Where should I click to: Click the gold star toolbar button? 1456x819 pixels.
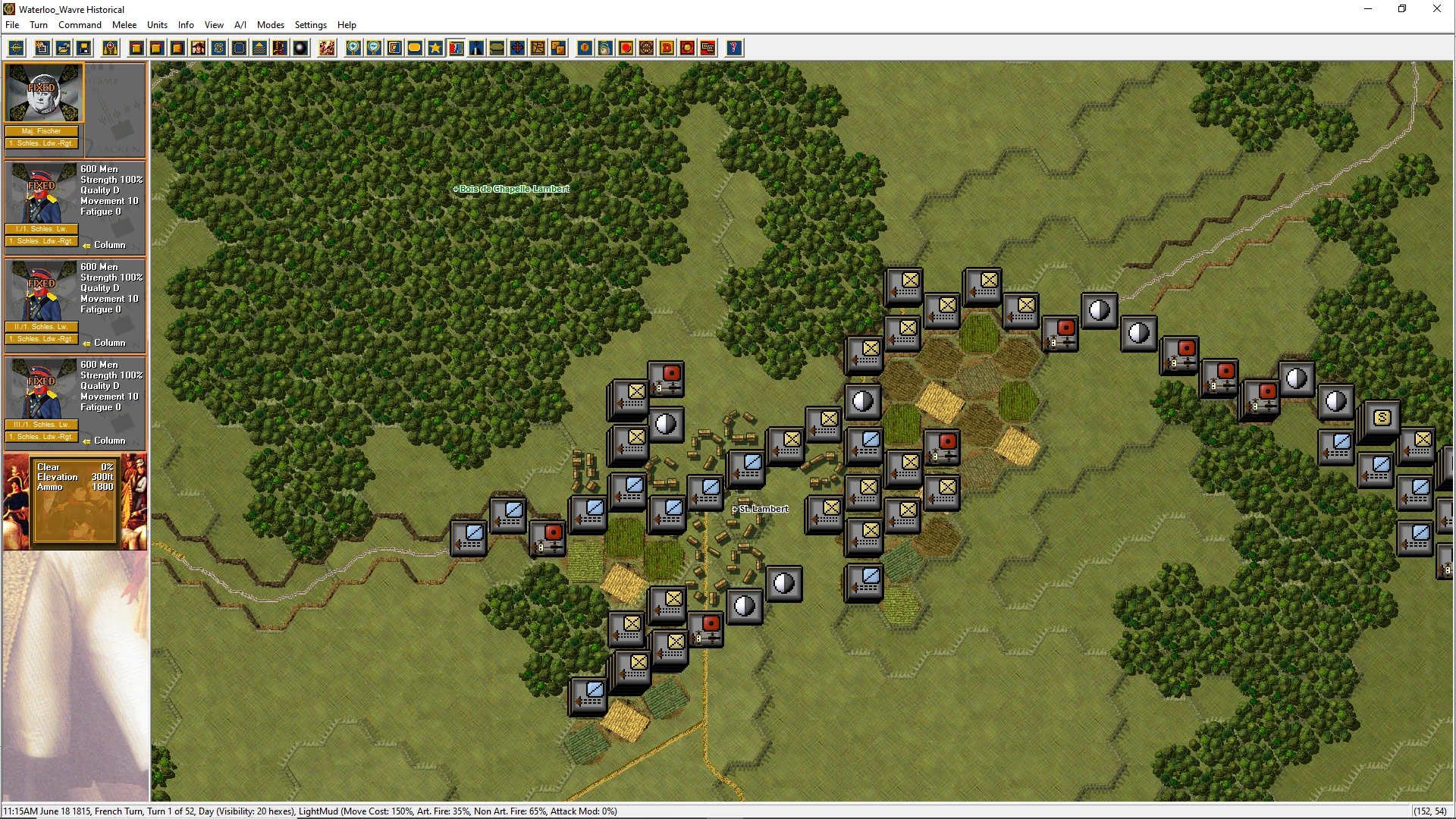click(x=435, y=49)
